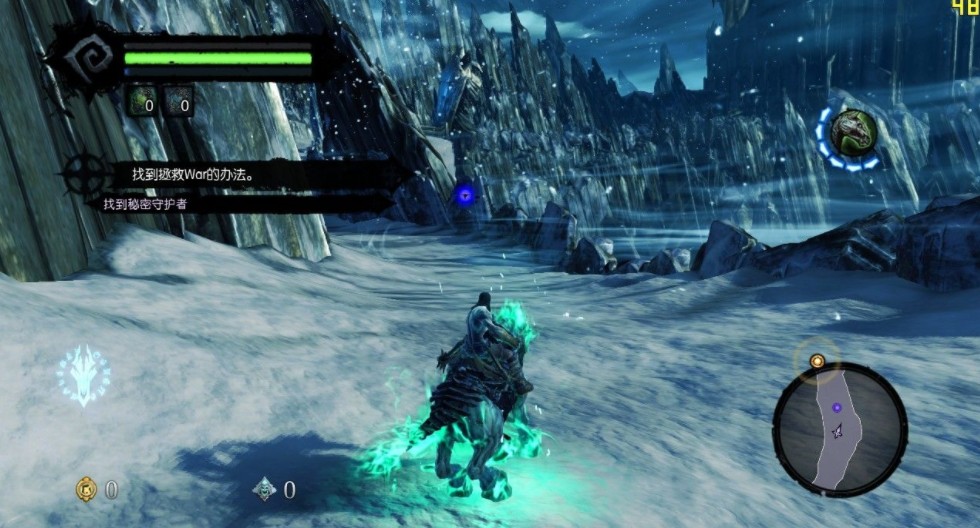Select the green potion item slot
The height and width of the screenshot is (528, 980).
(143, 100)
